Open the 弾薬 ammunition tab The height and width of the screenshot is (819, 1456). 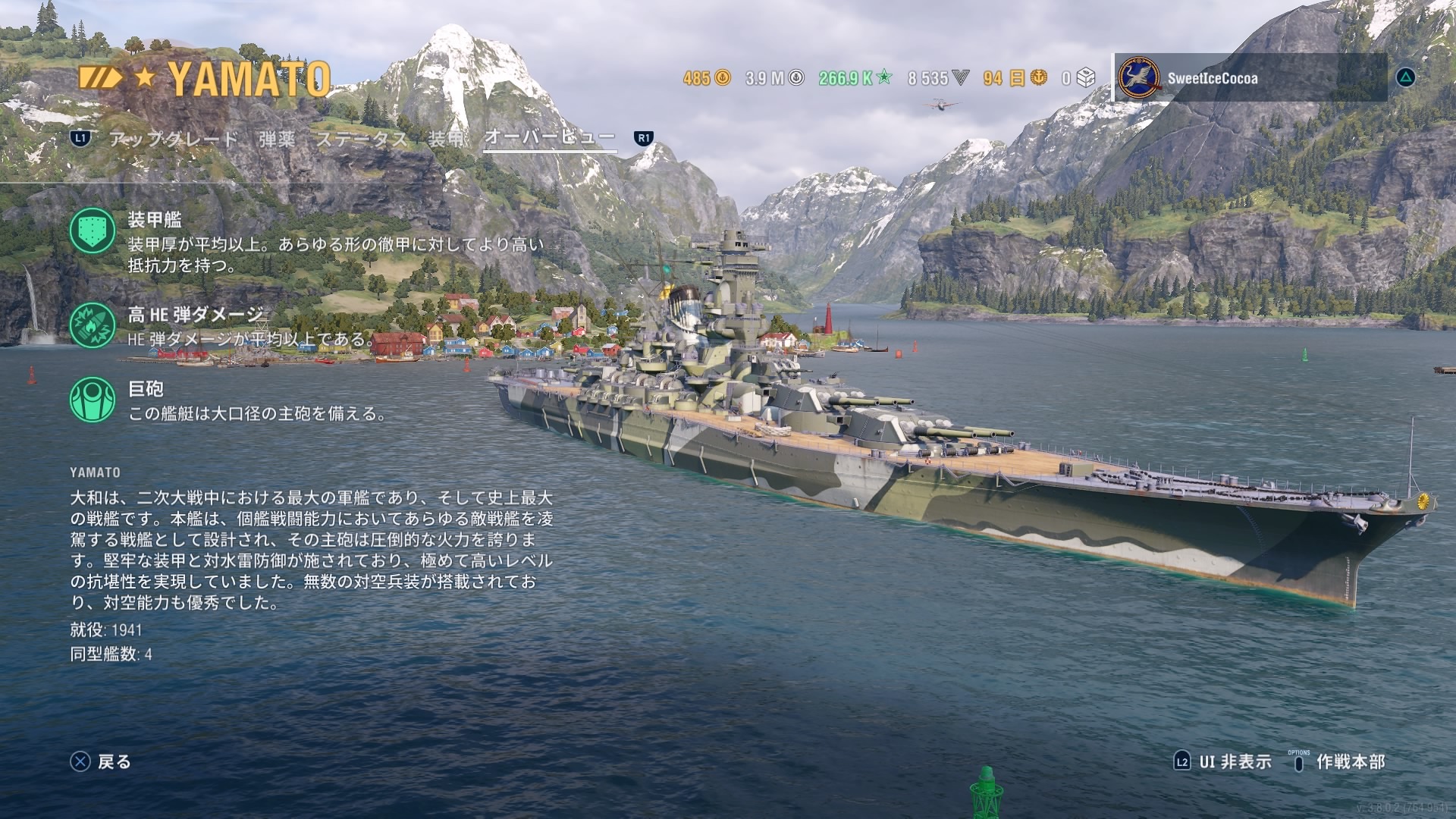click(x=277, y=139)
